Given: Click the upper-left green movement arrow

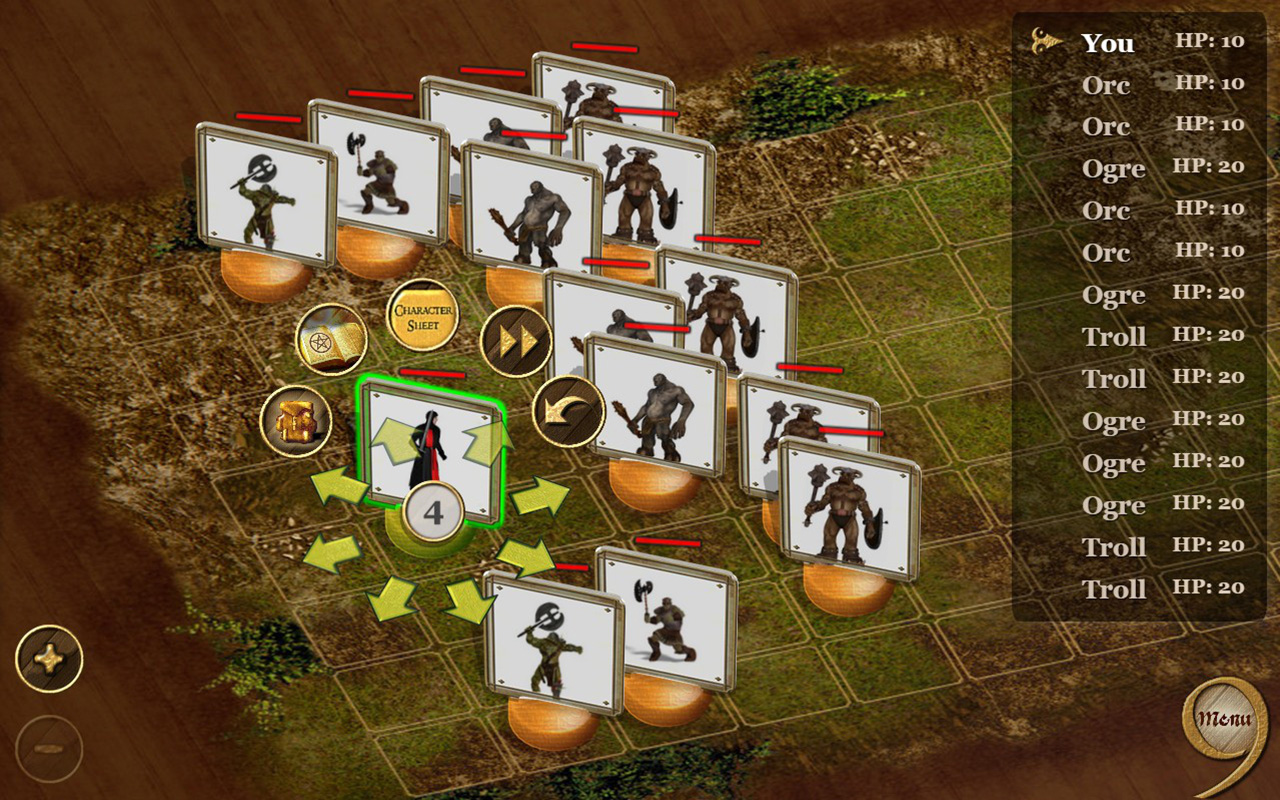Looking at the screenshot, I should [394, 437].
